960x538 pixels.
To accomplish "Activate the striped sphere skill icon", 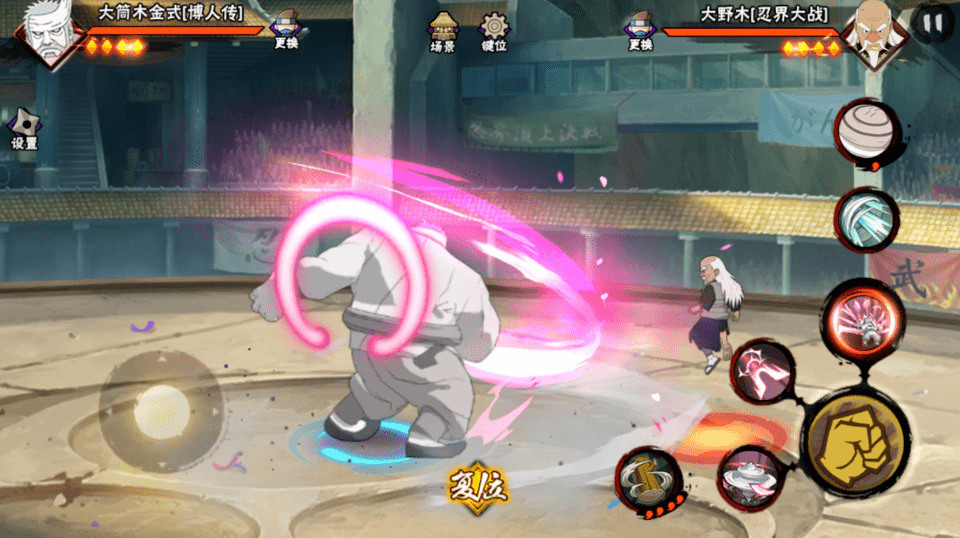I will (864, 132).
